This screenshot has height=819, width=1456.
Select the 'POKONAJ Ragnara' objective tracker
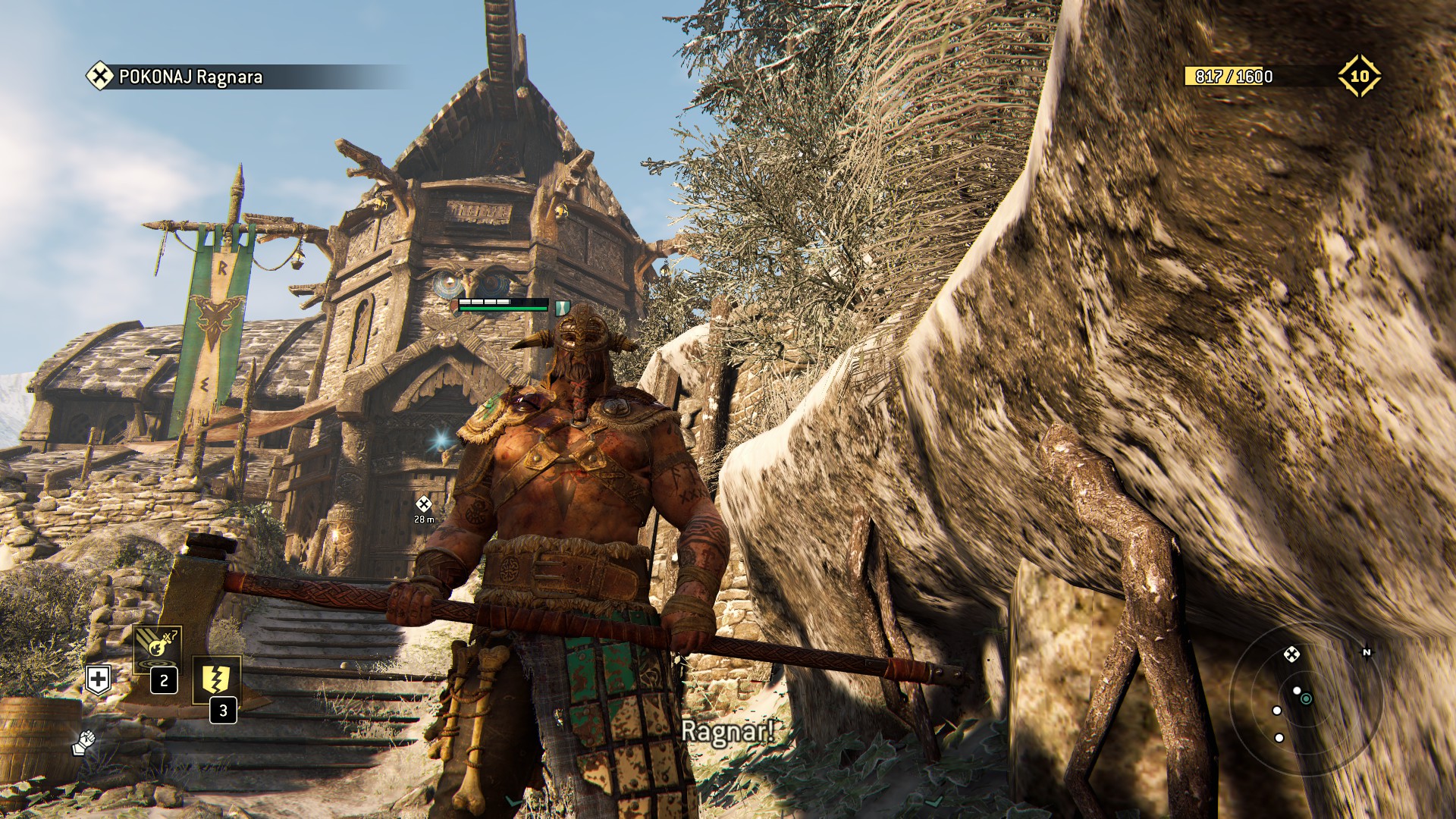tap(190, 77)
